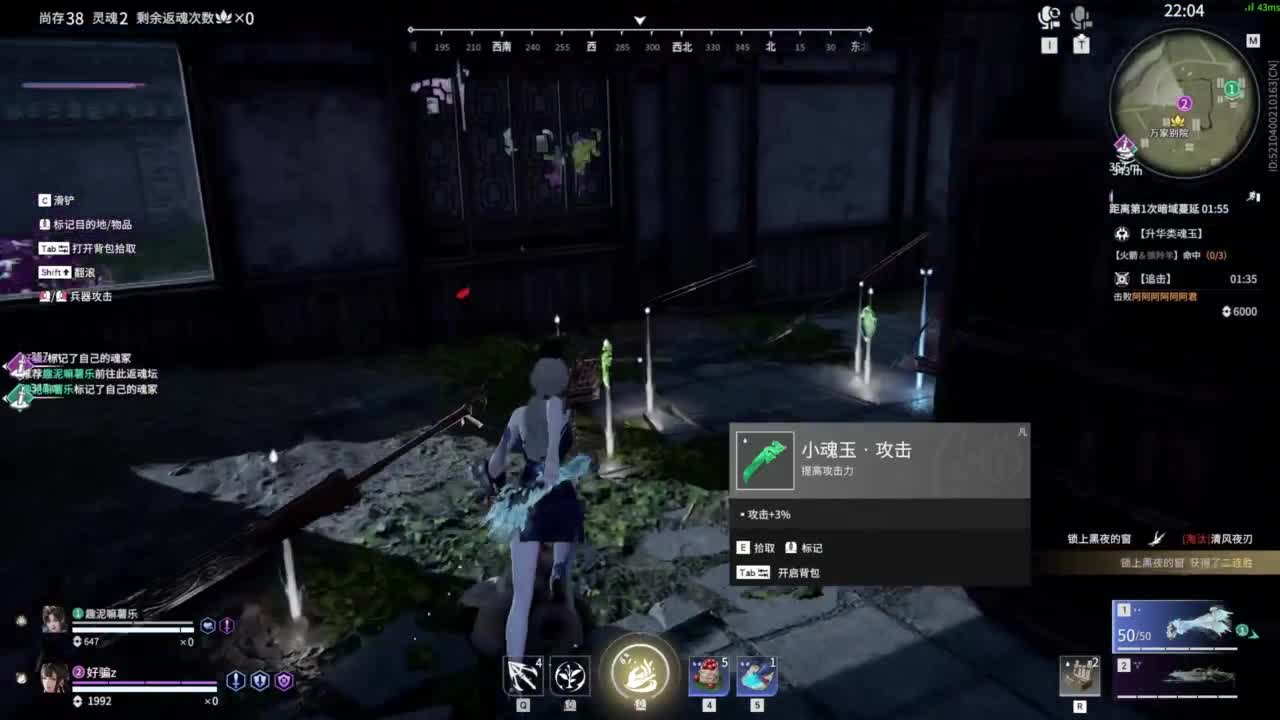Viewport: 1280px width, 720px height.
Task: Click the green 小魂玉 item thumbnail
Action: pyautogui.click(x=764, y=459)
